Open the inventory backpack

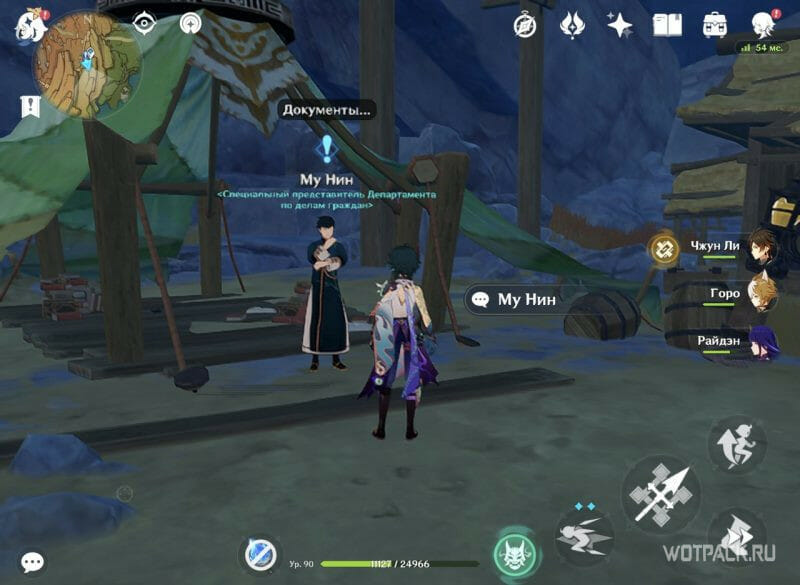pyautogui.click(x=715, y=24)
